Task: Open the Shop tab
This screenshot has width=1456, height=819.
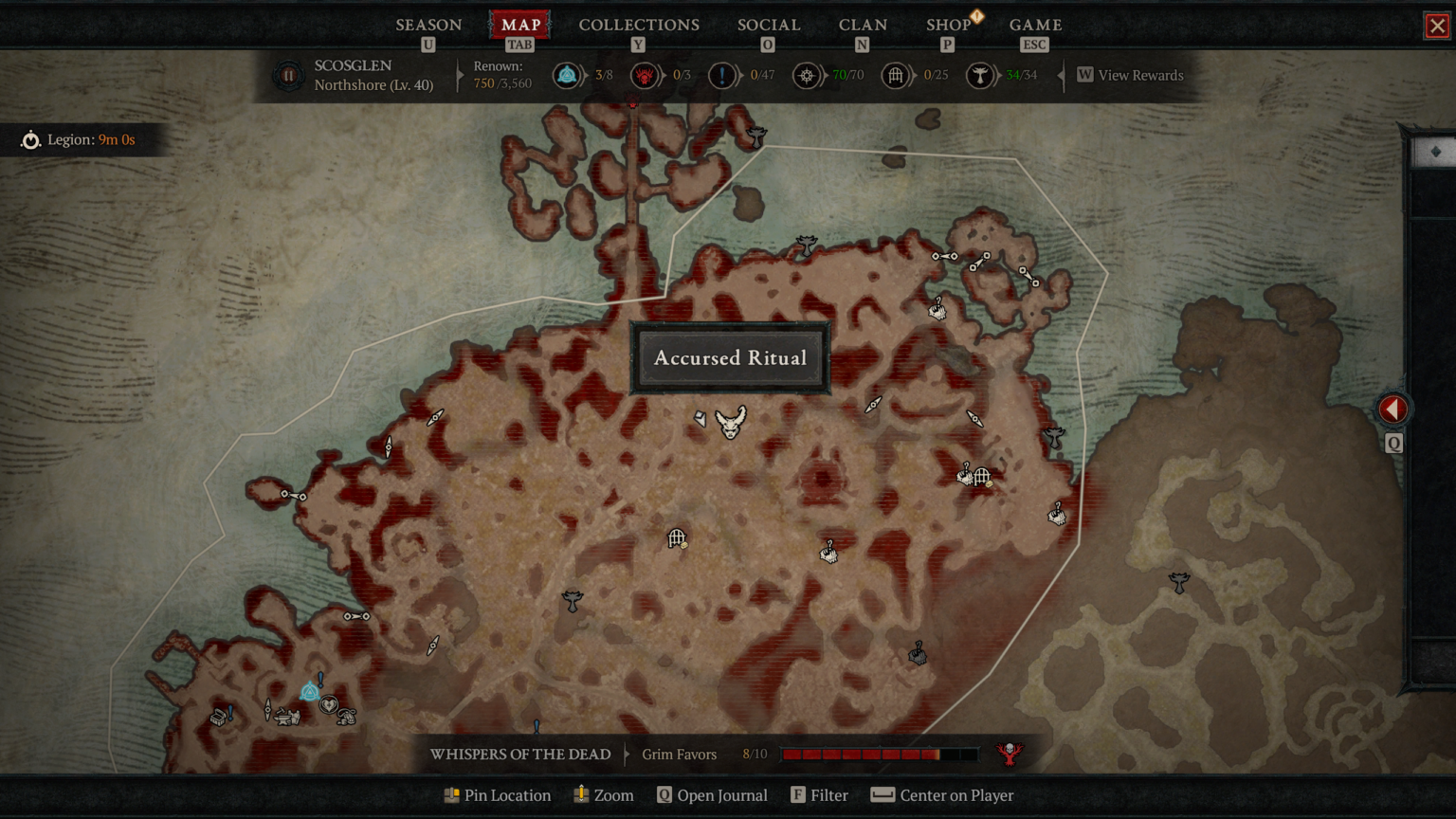Action: coord(948,25)
